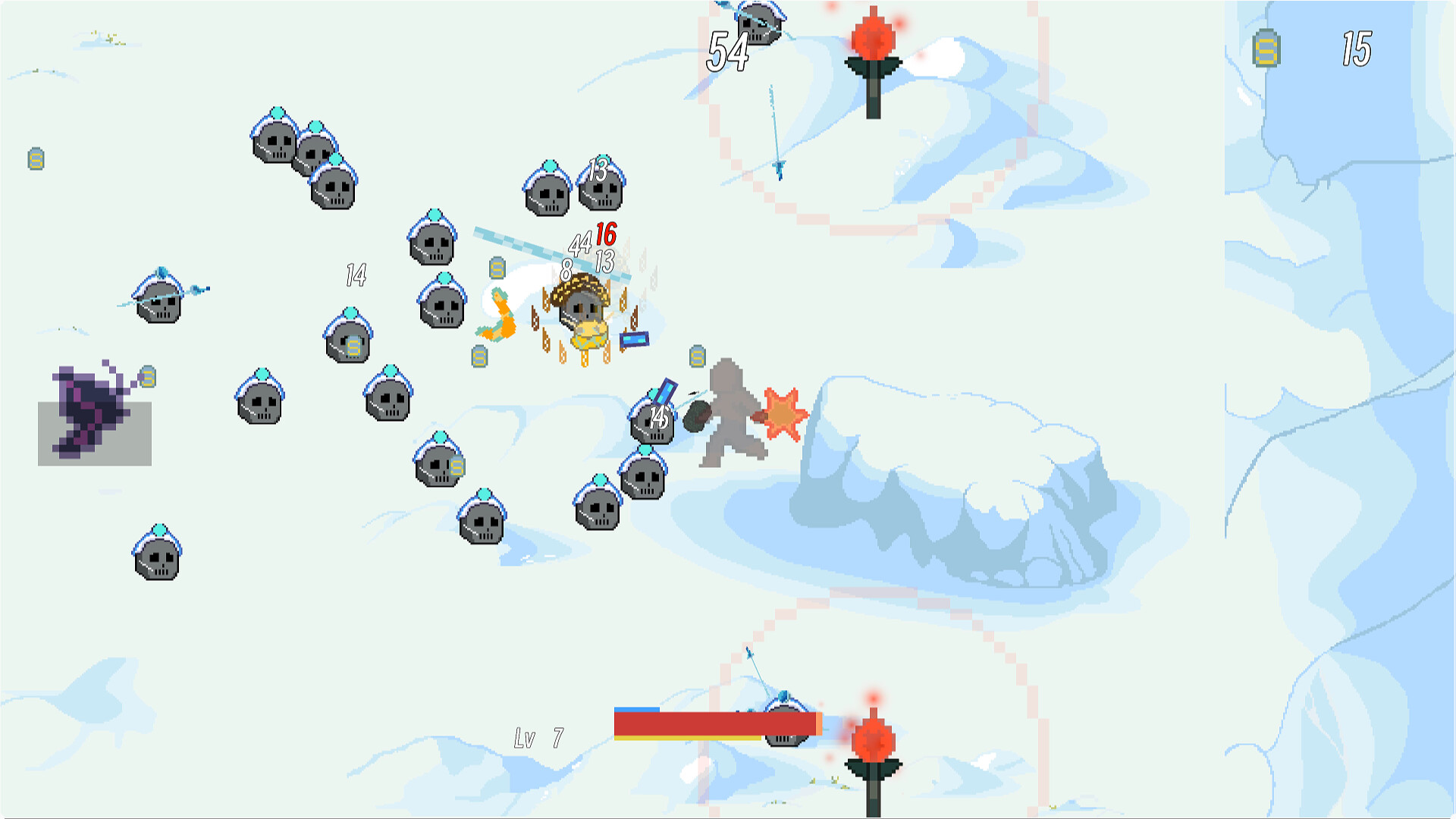Click the blue boomerang projectile near the giant
1456x819 pixels.
(664, 391)
